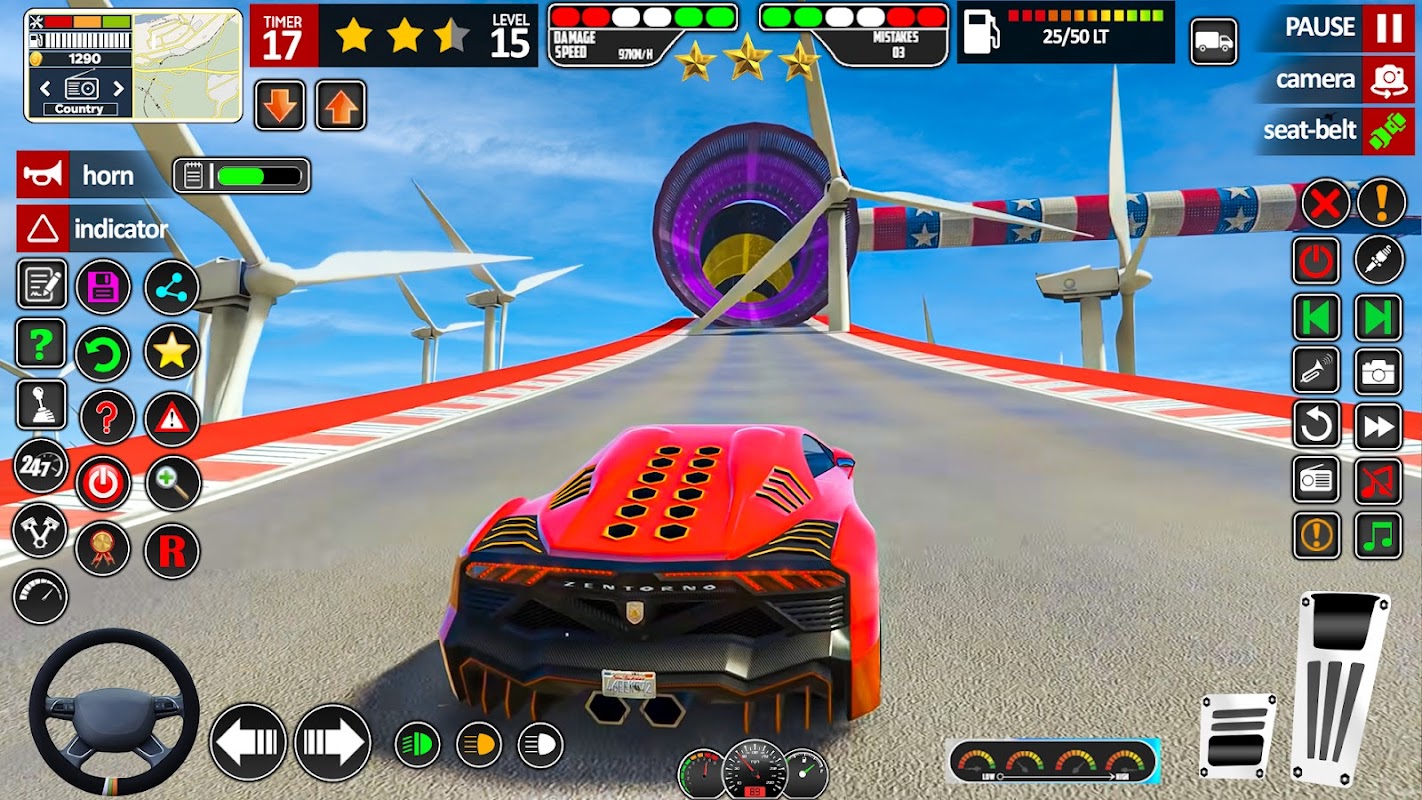Steer left with the left arrow button
1422x800 pixels.
(x=248, y=742)
